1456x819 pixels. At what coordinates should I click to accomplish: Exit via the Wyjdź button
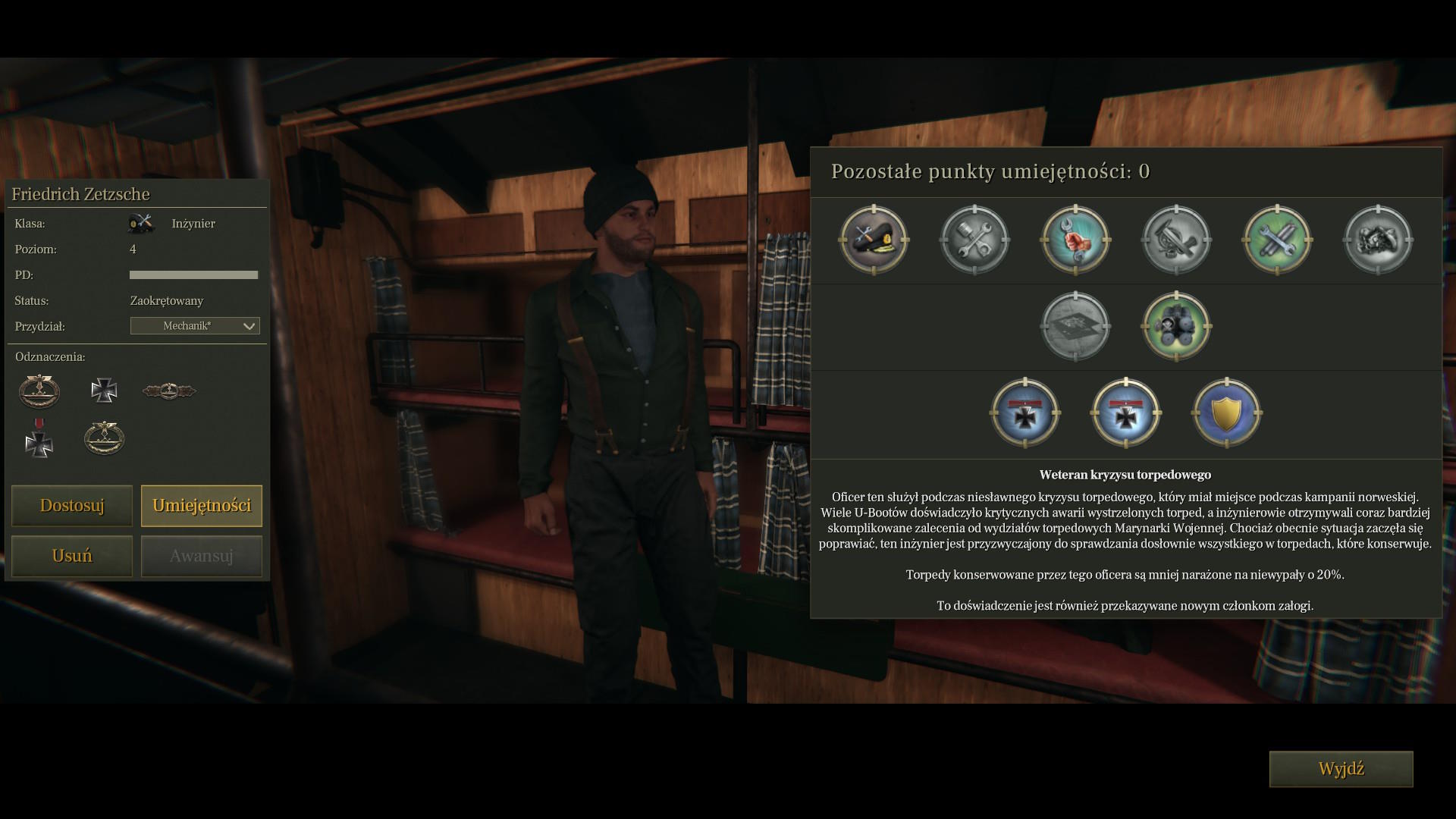1341,769
